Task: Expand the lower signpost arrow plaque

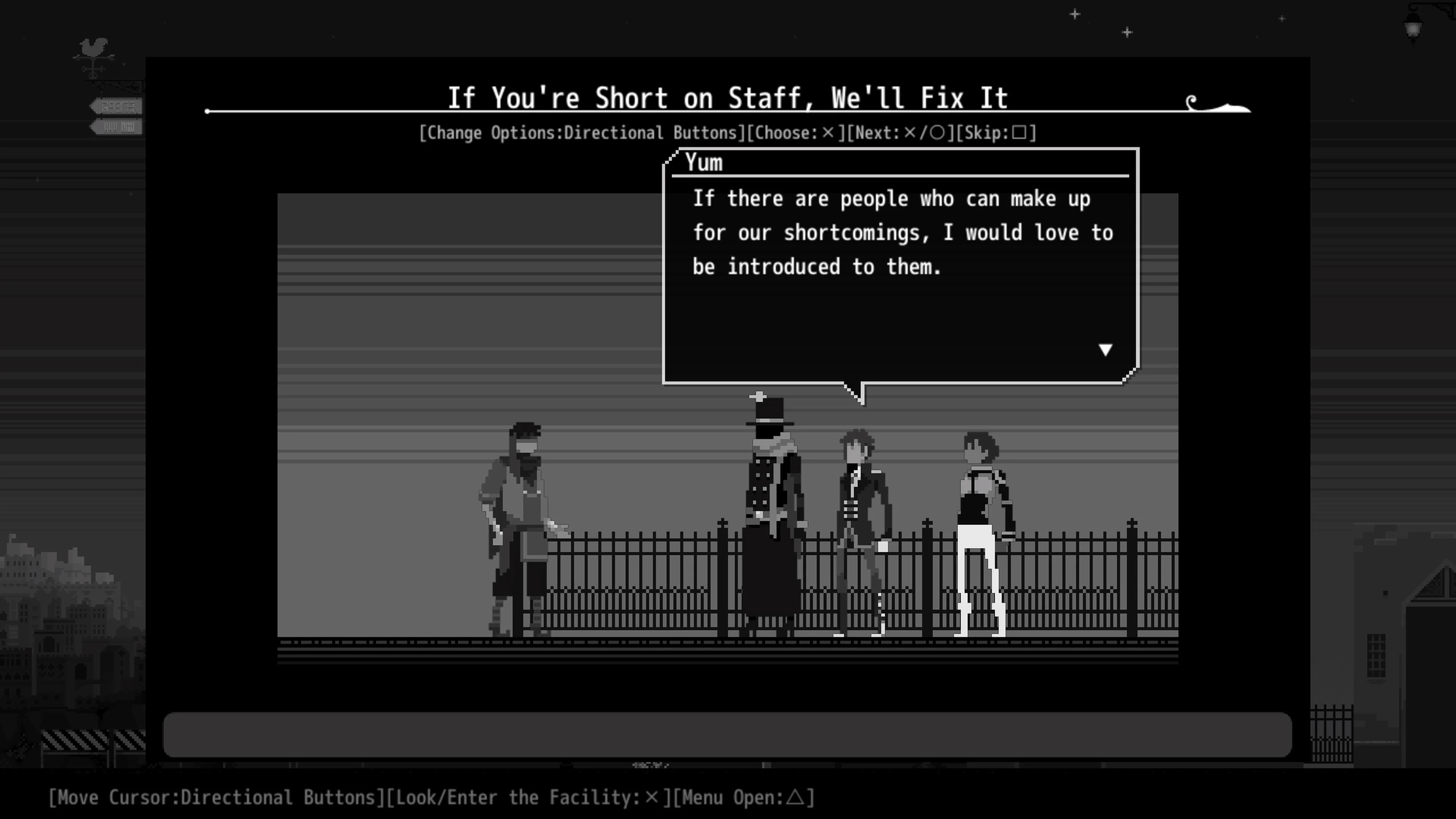Action: tap(116, 127)
